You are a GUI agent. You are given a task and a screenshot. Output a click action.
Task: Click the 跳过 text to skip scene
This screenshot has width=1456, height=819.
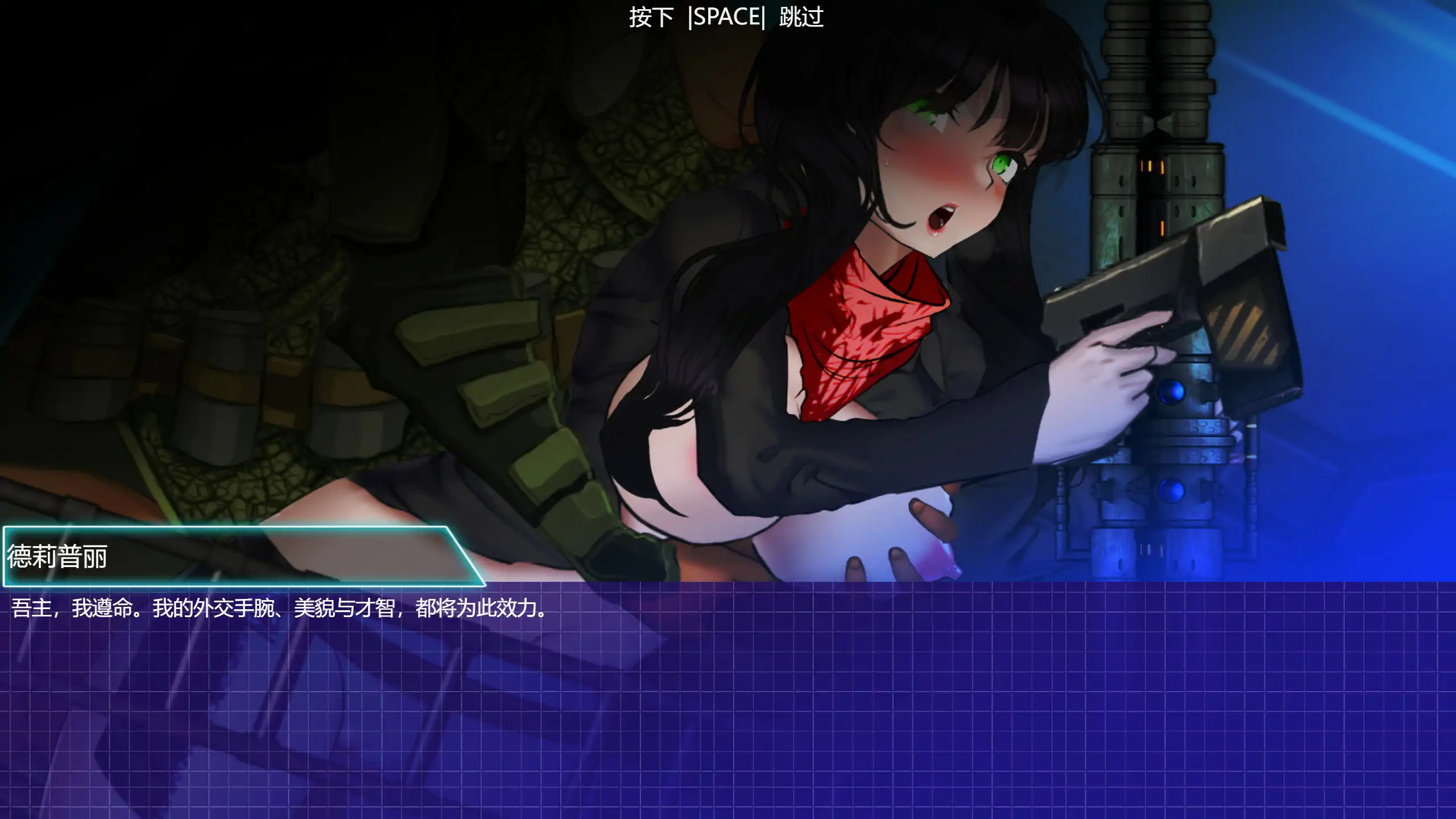point(805,16)
